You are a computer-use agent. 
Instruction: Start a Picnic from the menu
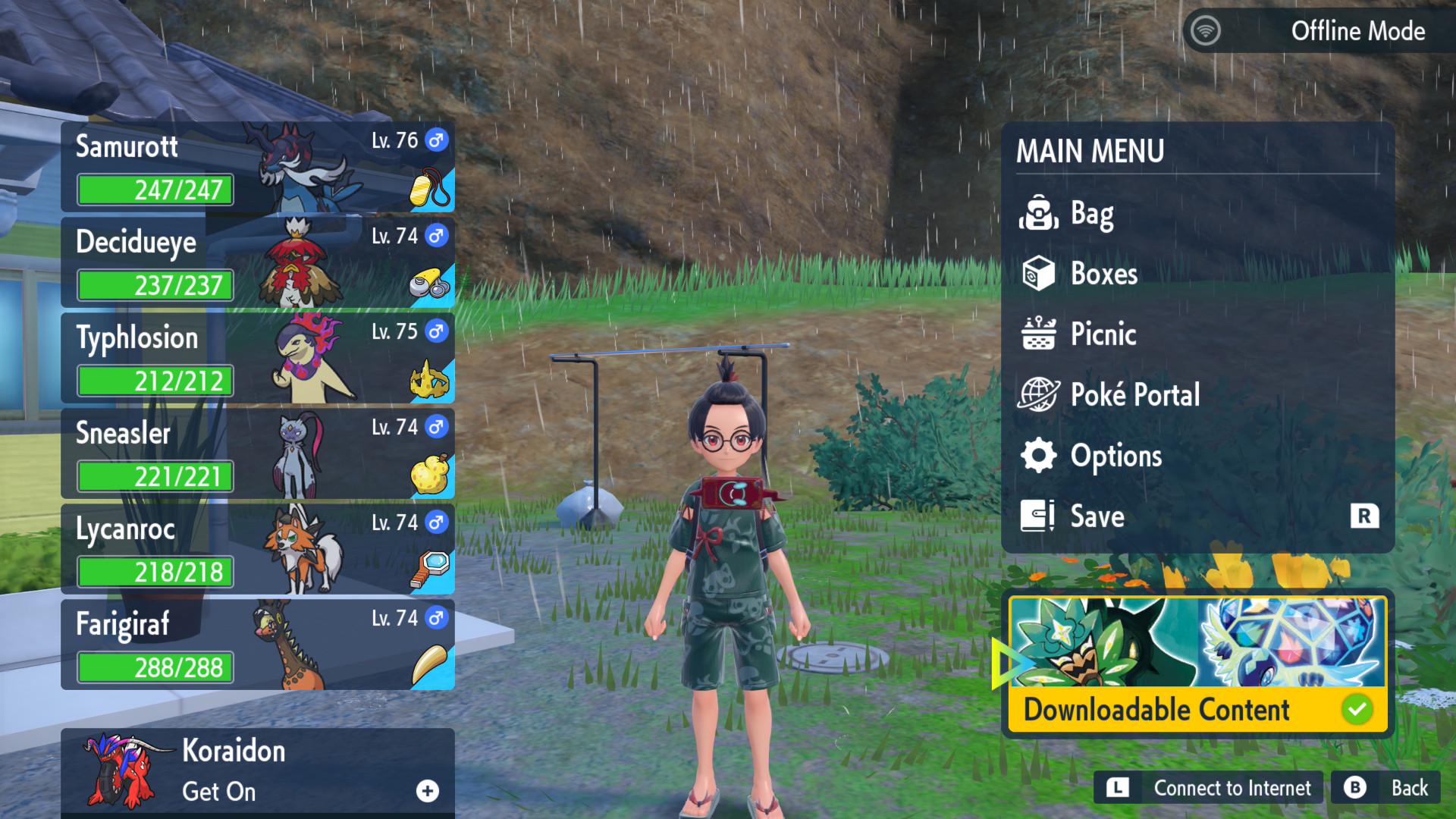click(x=1103, y=334)
